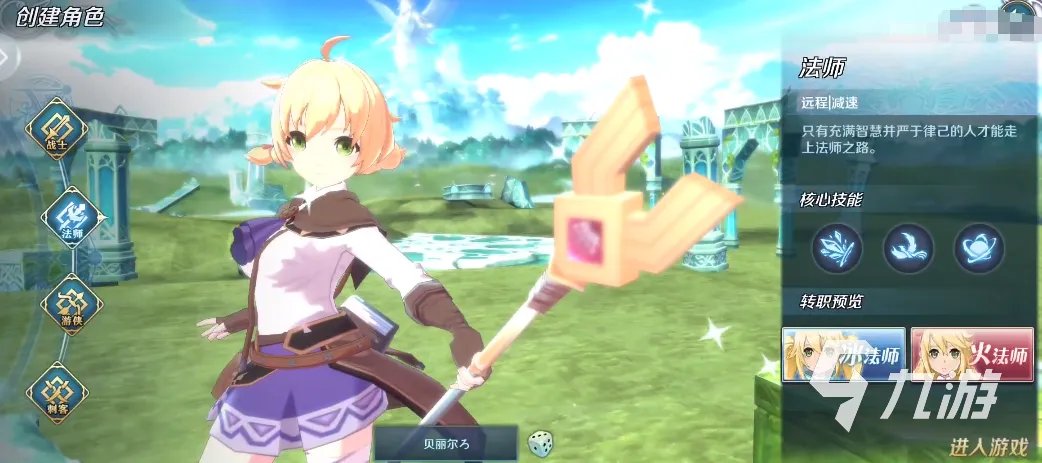The height and width of the screenshot is (463, 1042).
Task: Pick the 刺客 assassin class
Action: tap(57, 390)
